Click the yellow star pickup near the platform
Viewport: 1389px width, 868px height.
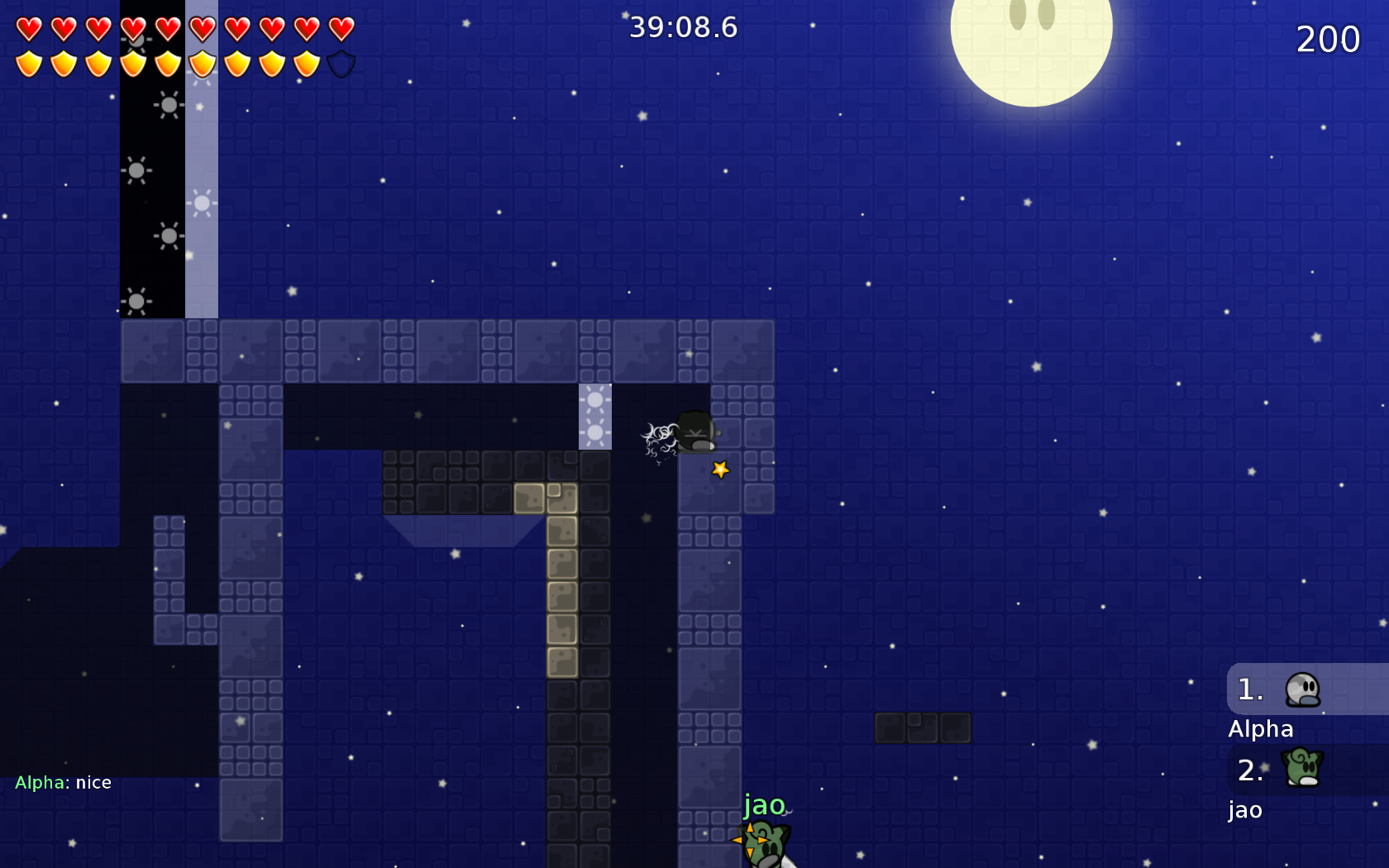point(720,470)
